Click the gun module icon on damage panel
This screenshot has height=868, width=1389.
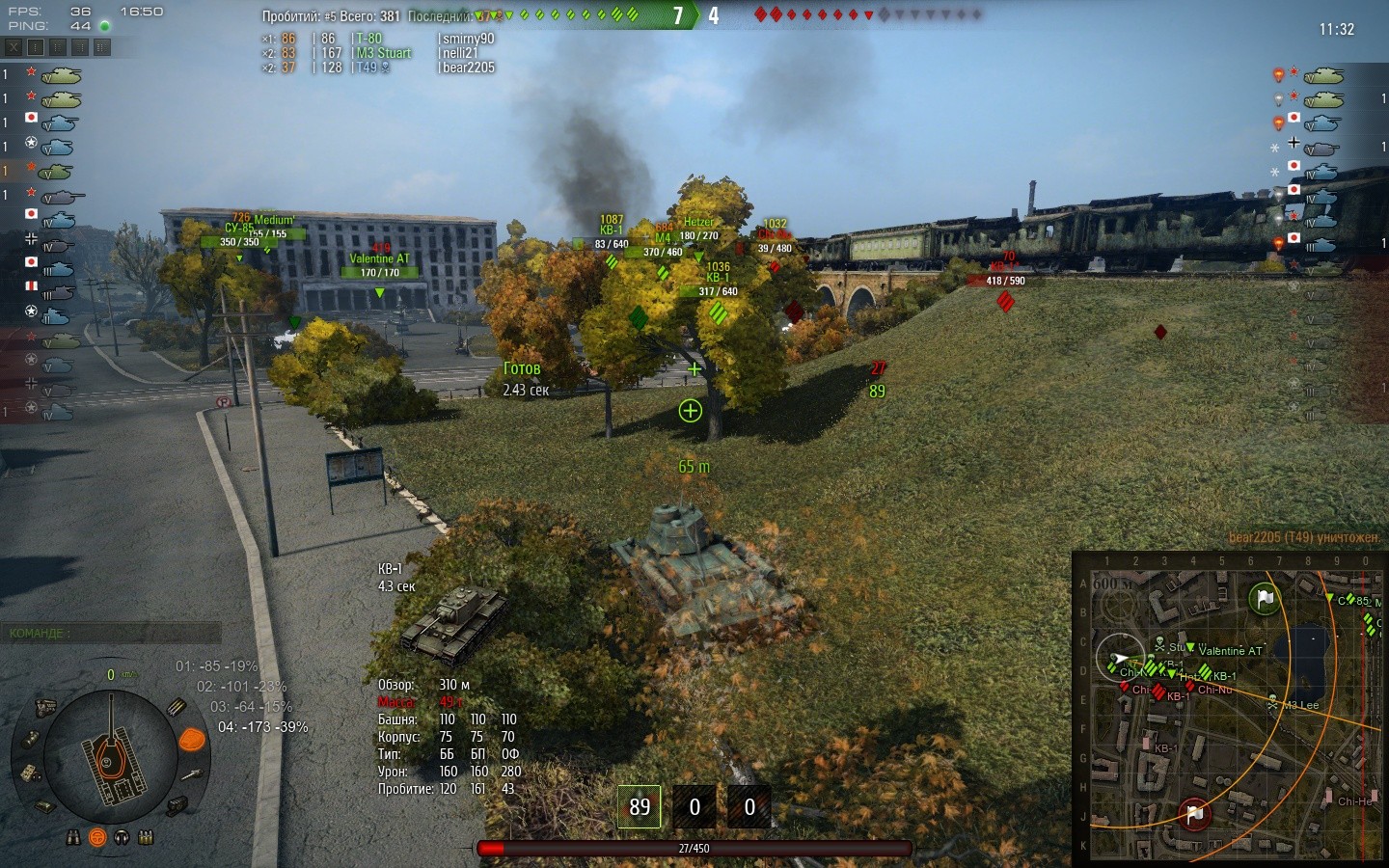192,773
